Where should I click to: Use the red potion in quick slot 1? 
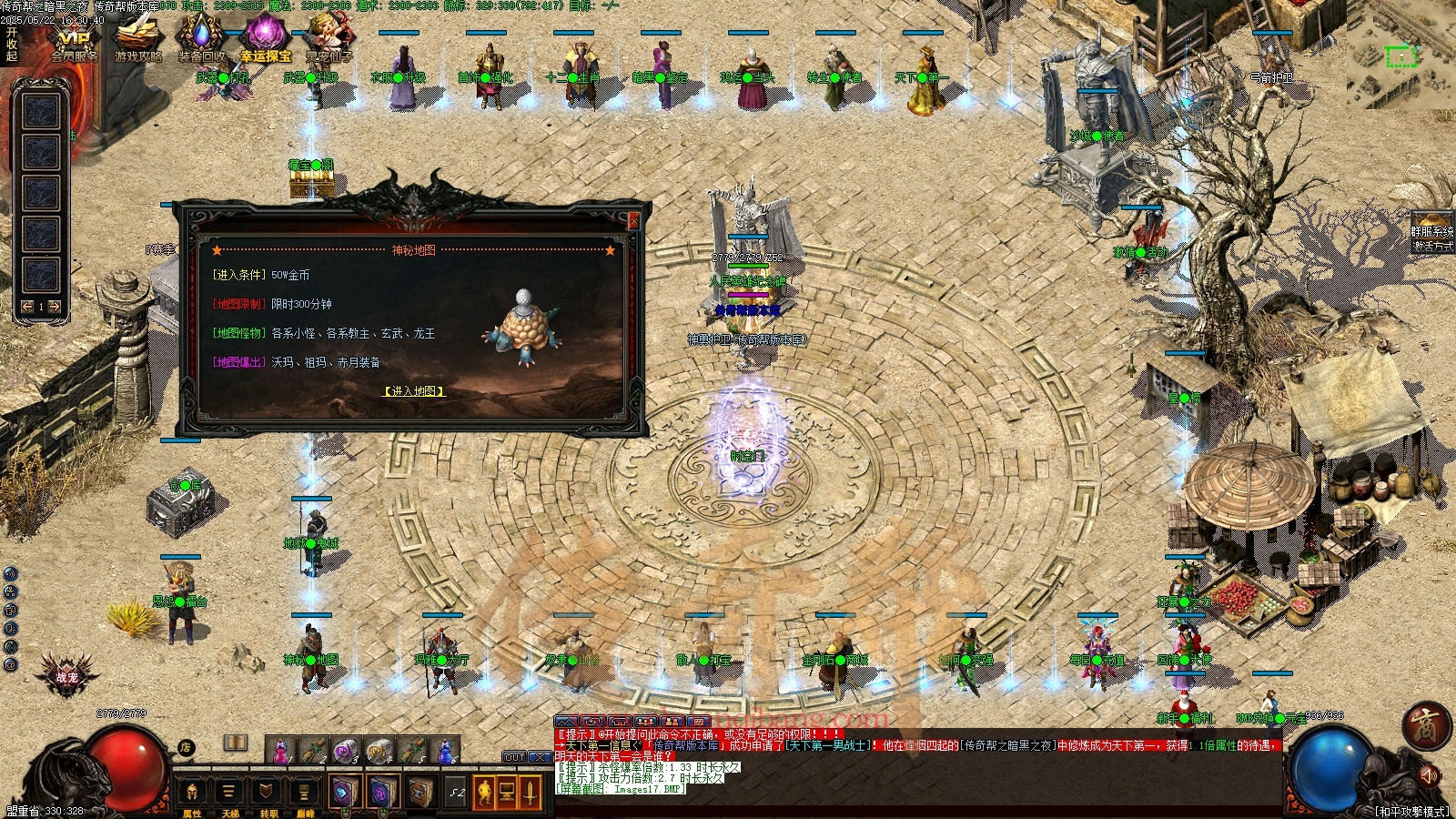[281, 751]
